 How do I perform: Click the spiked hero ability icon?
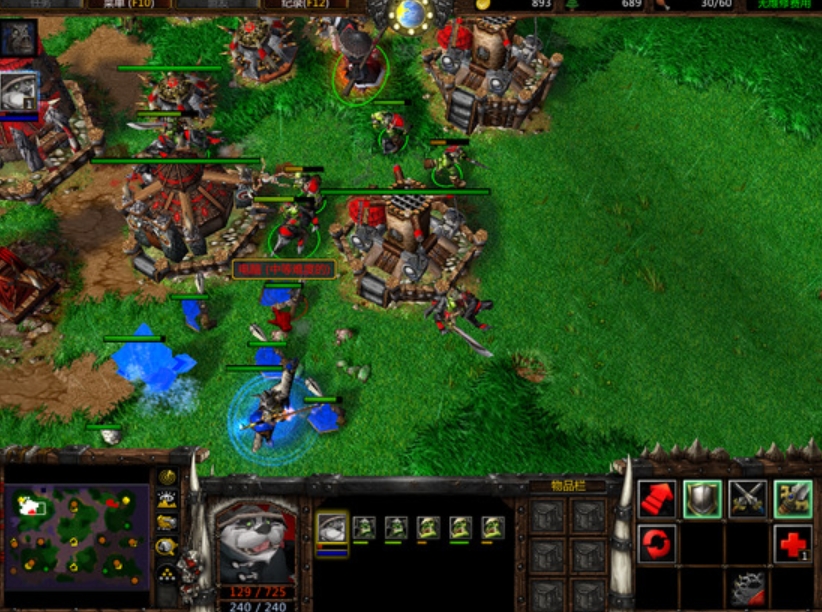(747, 589)
